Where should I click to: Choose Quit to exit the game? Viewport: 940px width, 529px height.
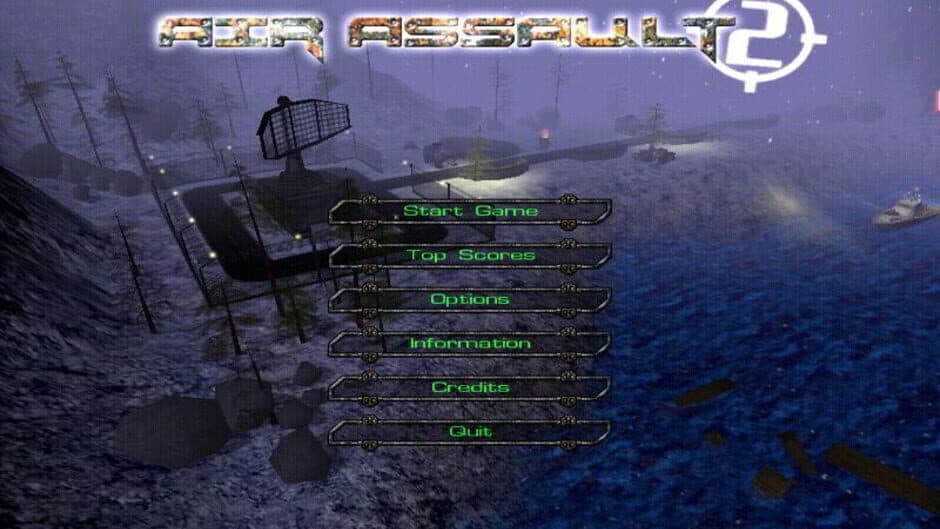pyautogui.click(x=470, y=431)
